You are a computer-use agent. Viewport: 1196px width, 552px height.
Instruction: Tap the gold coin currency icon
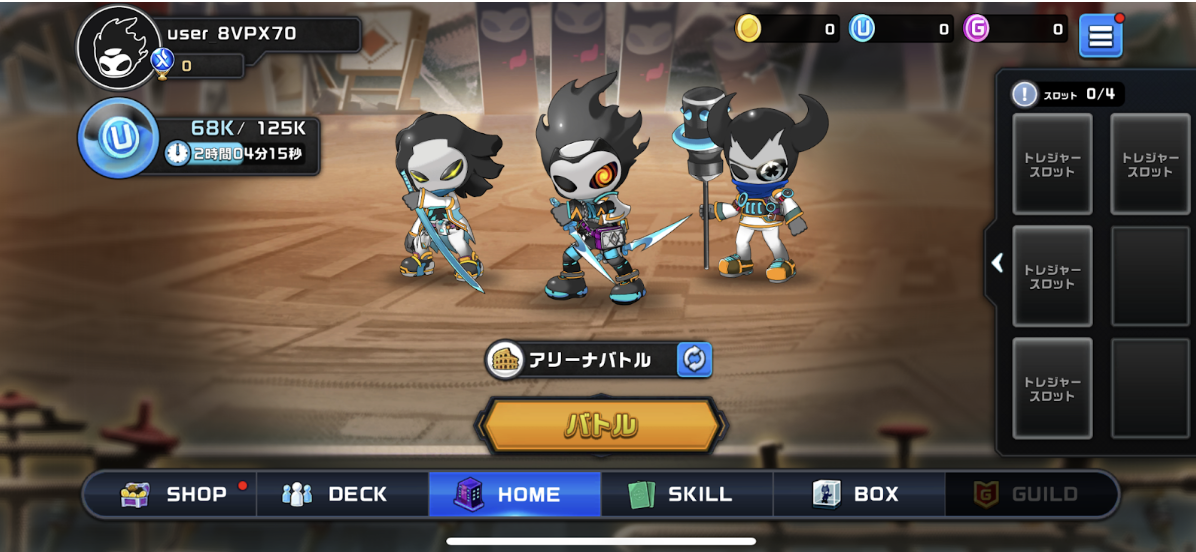748,29
